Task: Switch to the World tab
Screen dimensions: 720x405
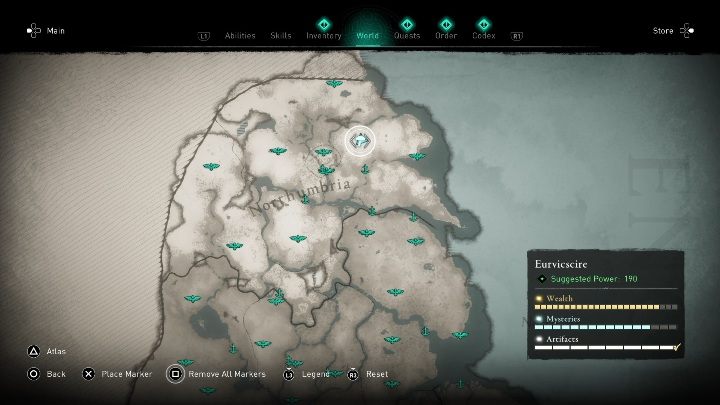Action: (x=367, y=36)
